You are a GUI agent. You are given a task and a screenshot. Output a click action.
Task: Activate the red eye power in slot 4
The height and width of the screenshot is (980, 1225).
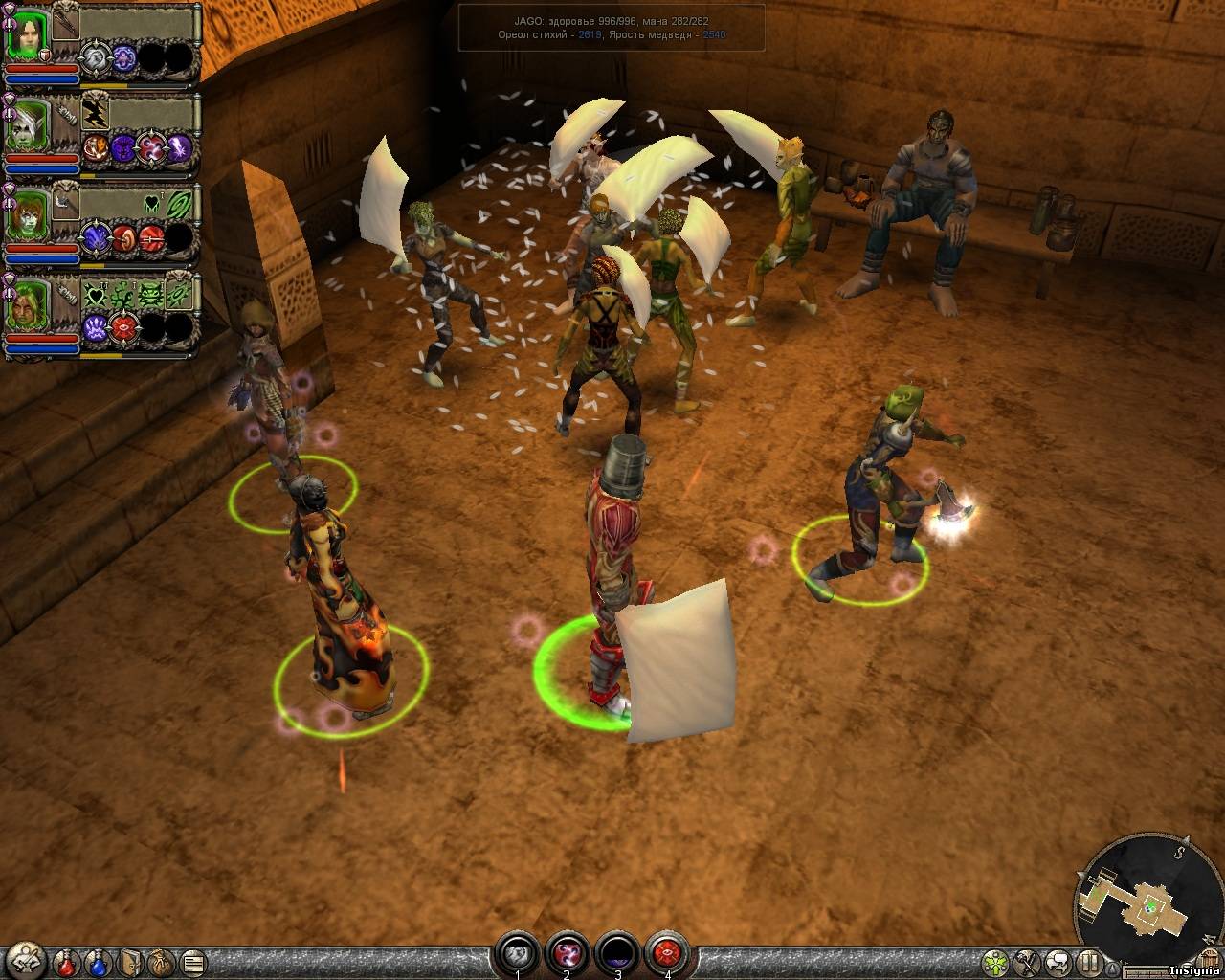tap(667, 952)
